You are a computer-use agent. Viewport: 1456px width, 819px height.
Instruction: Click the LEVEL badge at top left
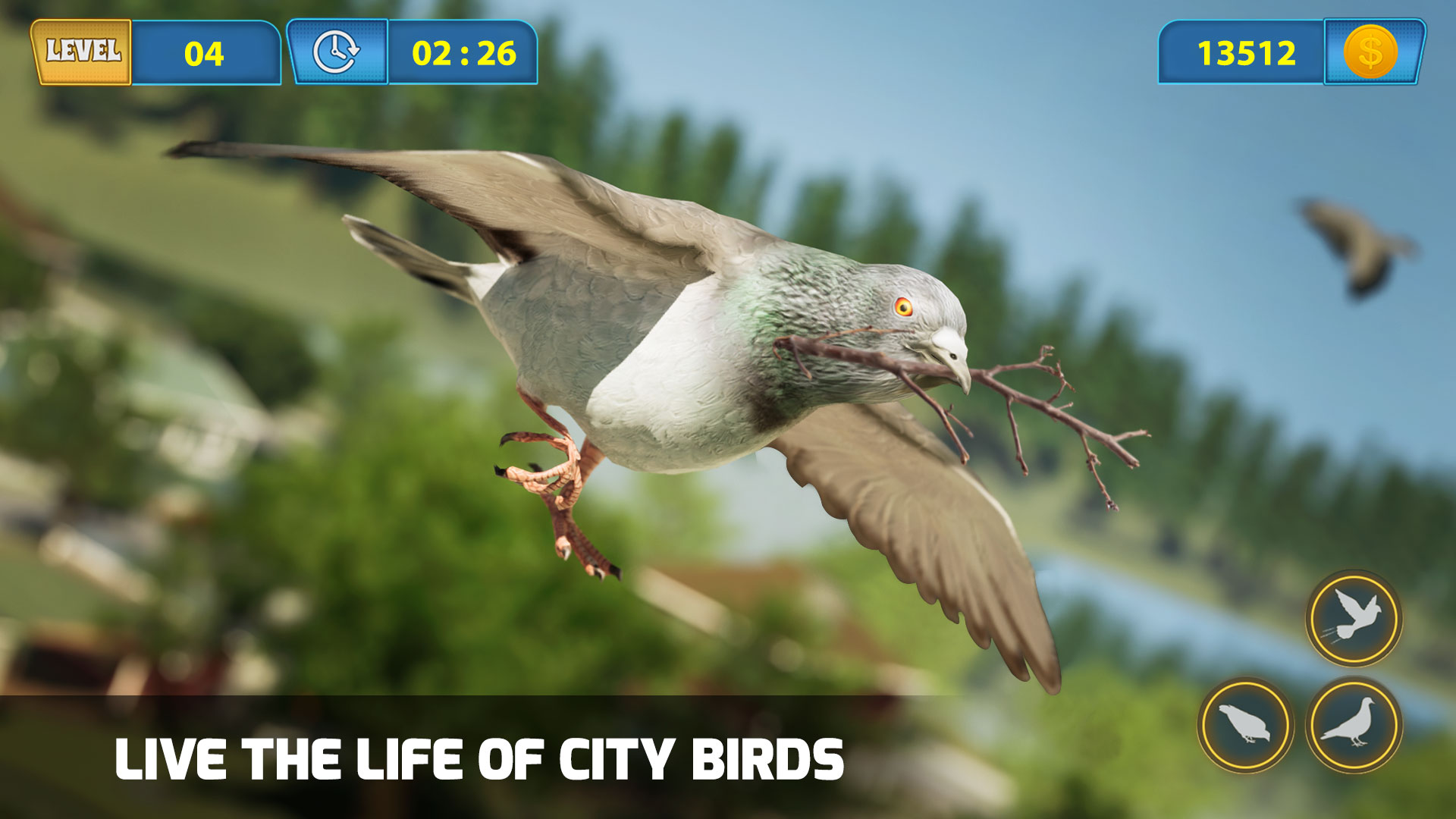(x=81, y=52)
